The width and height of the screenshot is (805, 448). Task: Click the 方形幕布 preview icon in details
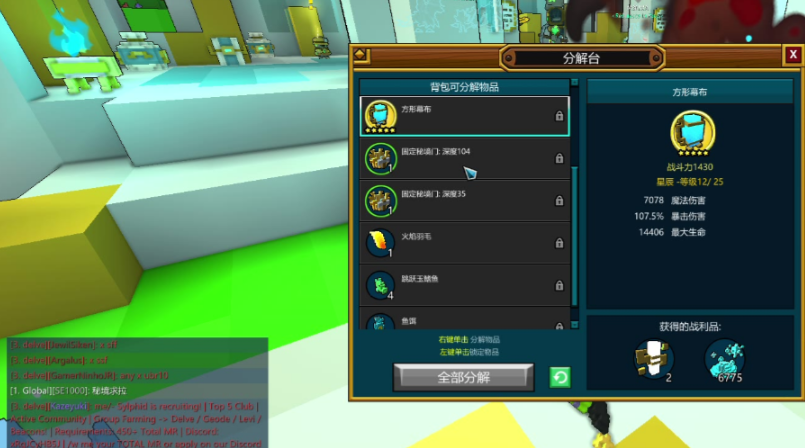pos(691,131)
